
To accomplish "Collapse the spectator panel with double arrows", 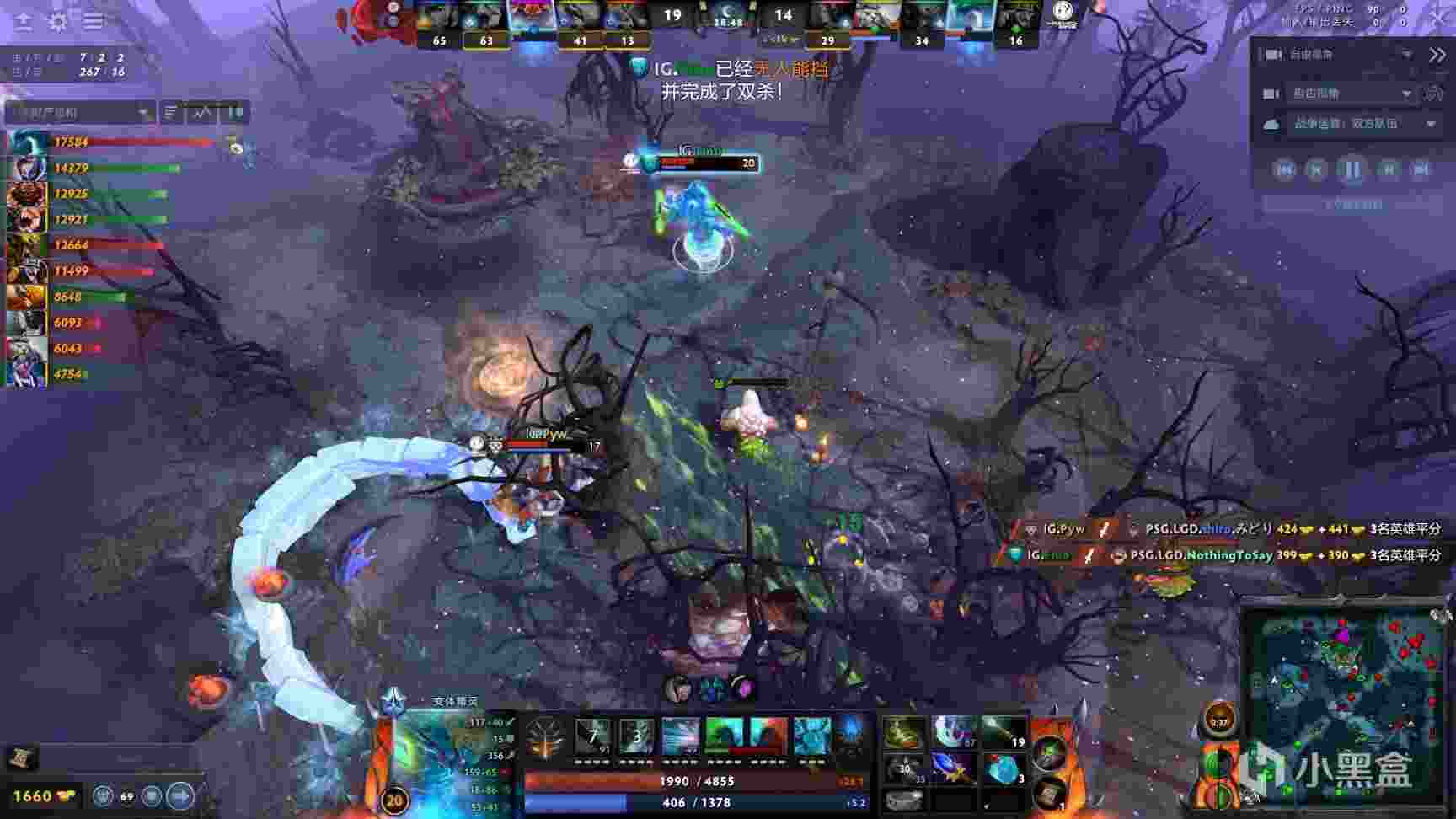I will [1437, 55].
